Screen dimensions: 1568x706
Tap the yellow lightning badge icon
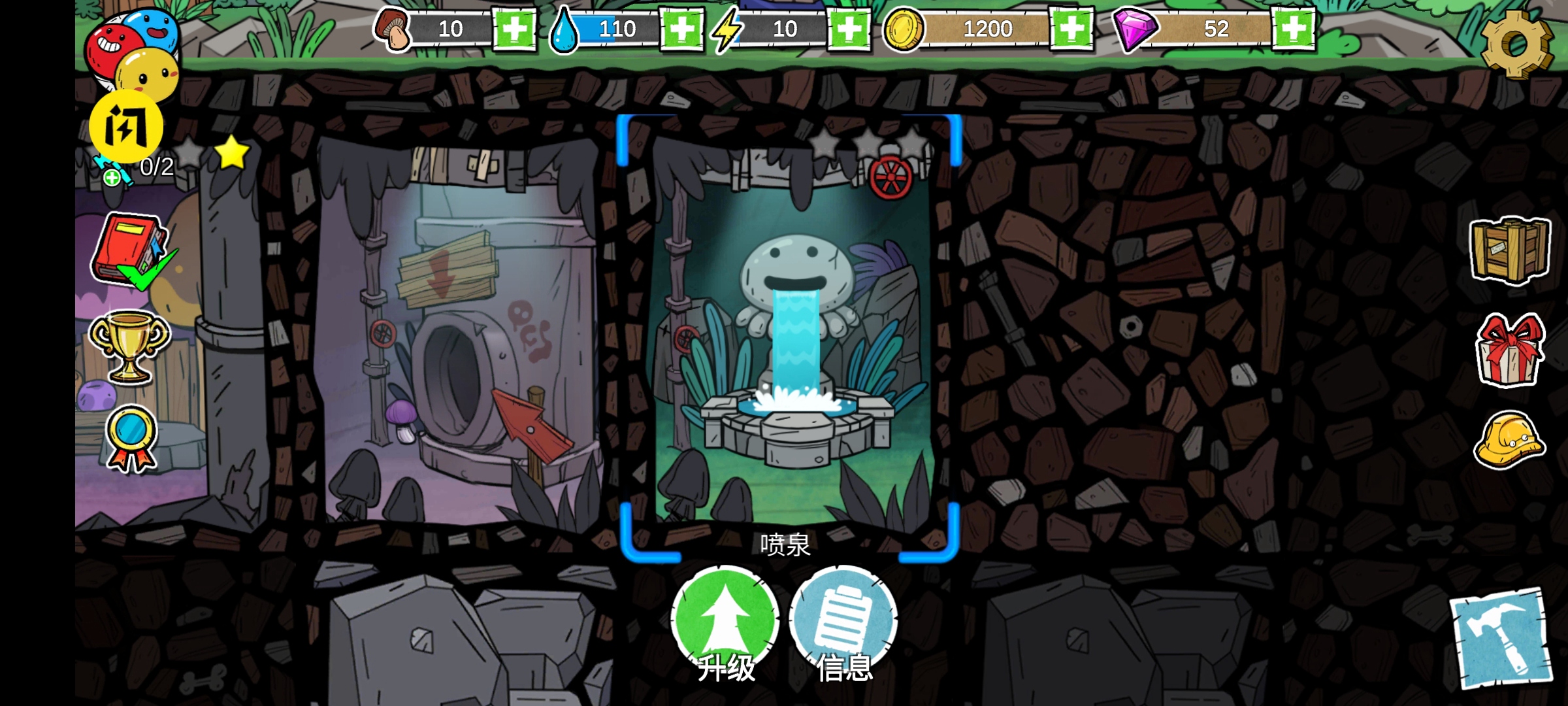(126, 126)
